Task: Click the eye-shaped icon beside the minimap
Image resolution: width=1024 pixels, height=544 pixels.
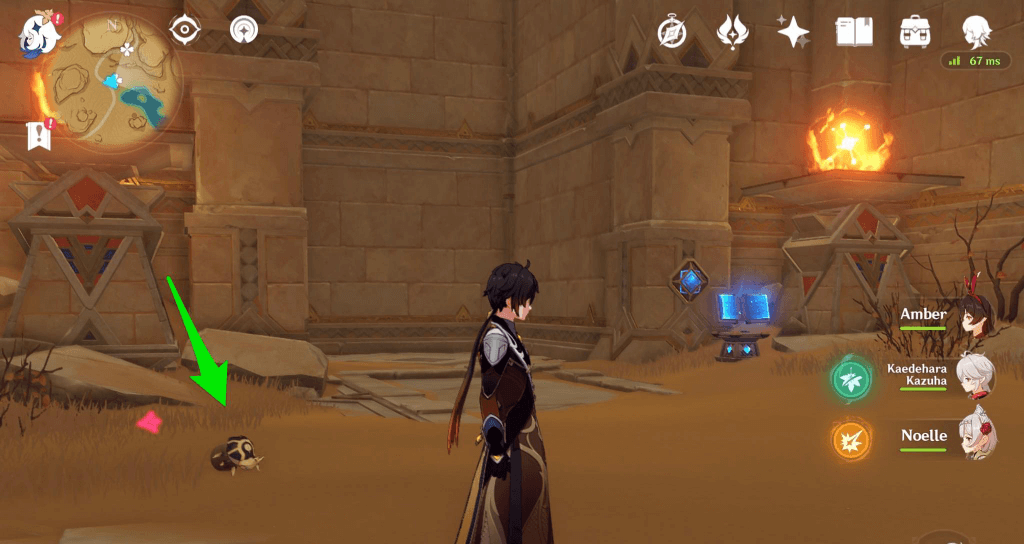Action: (x=184, y=31)
